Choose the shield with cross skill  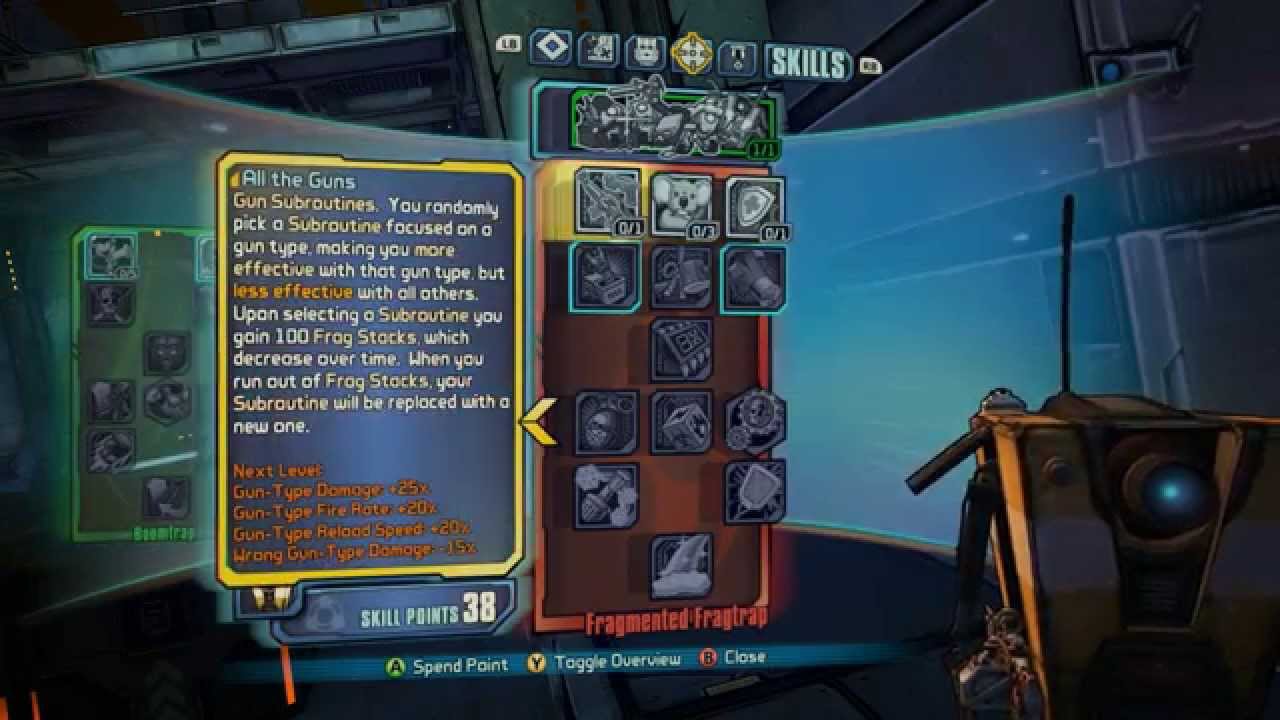[754, 206]
